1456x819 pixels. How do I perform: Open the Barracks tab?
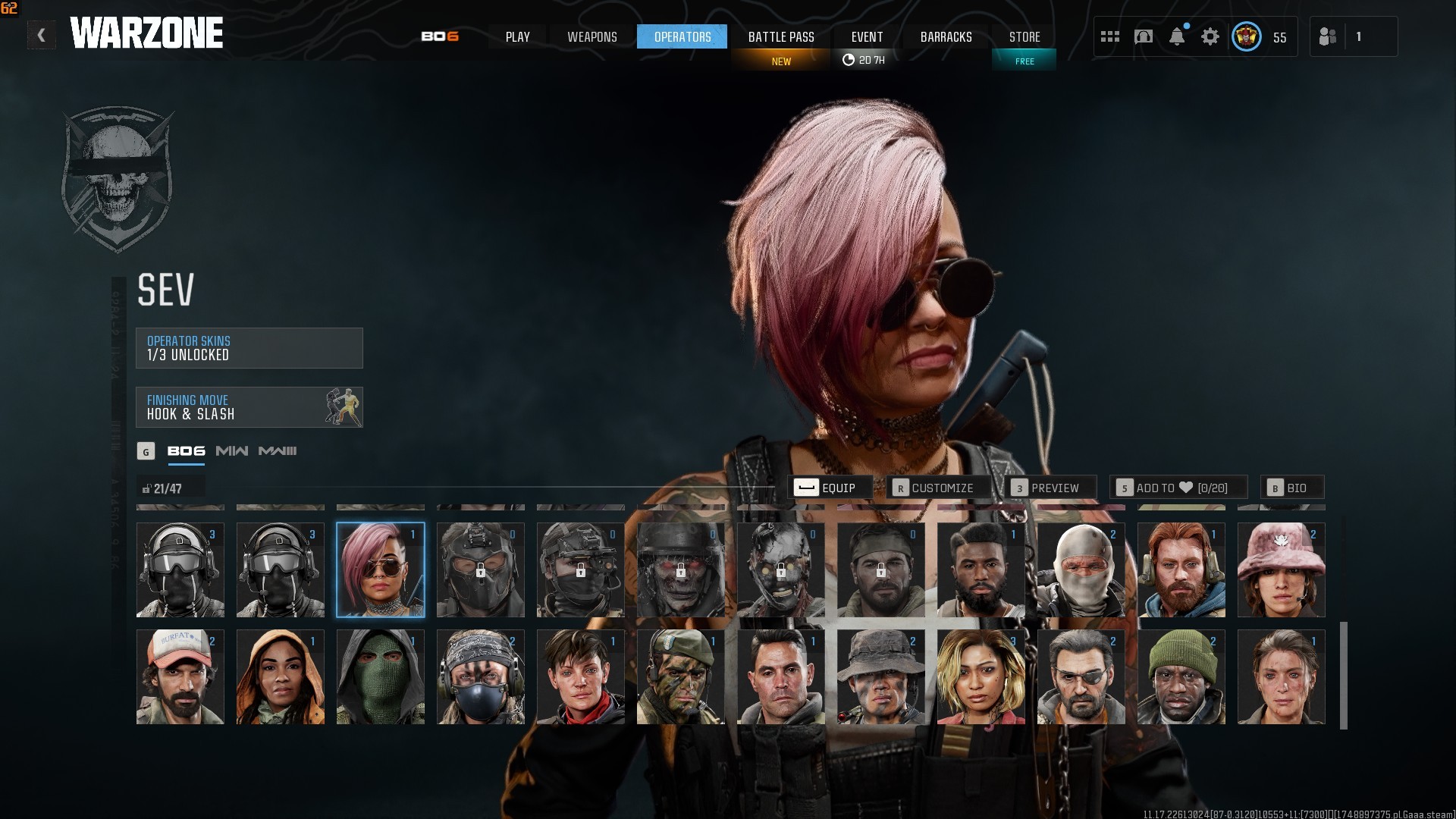coord(946,36)
